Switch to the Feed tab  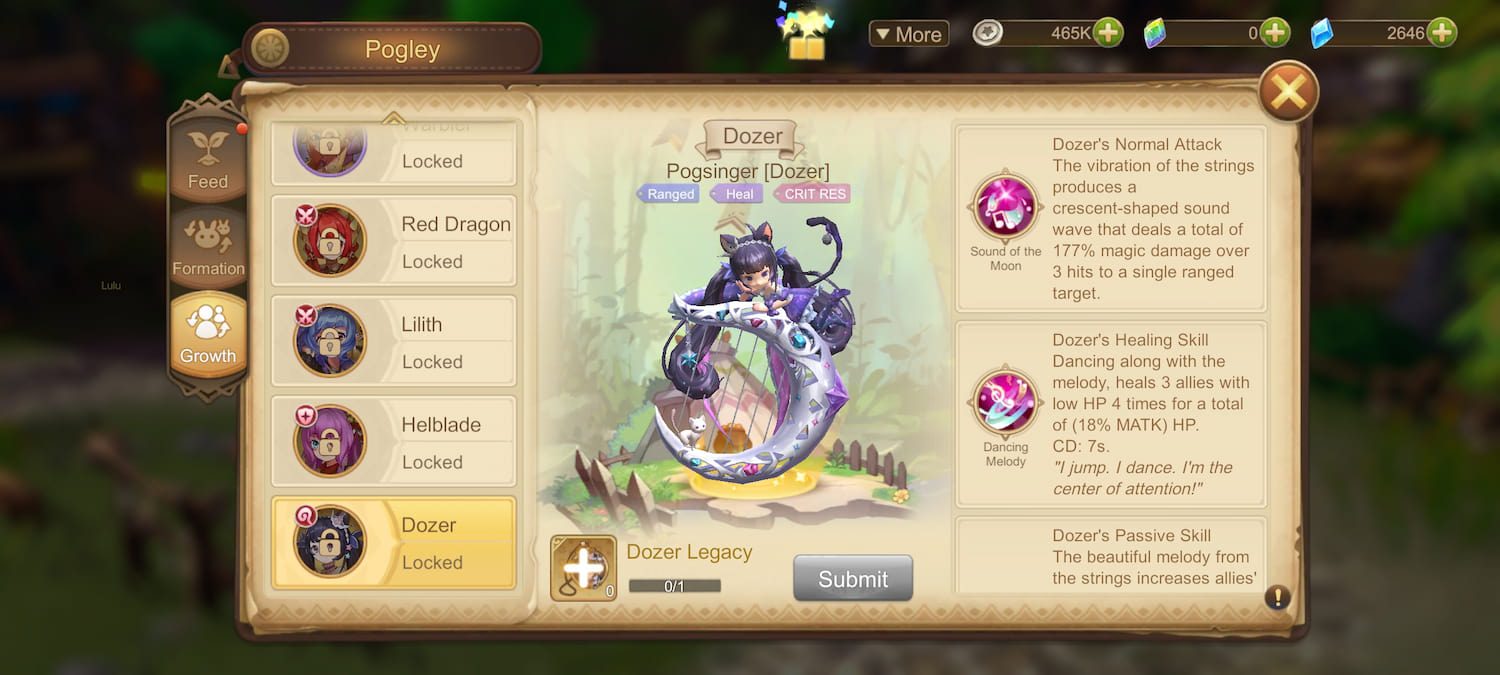(208, 157)
